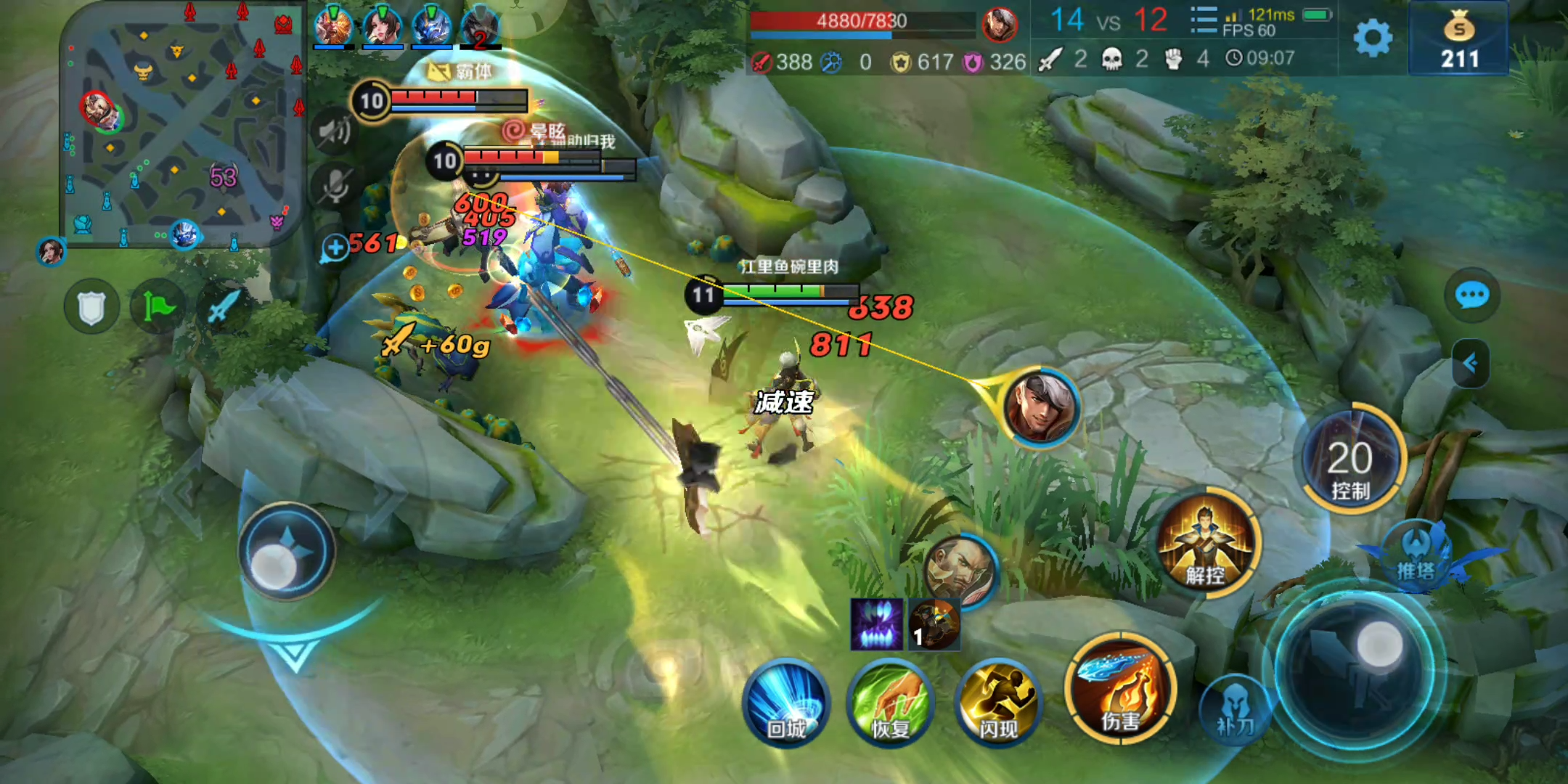This screenshot has width=1568, height=784.
Task: Send the shield defend signal
Action: 91,307
